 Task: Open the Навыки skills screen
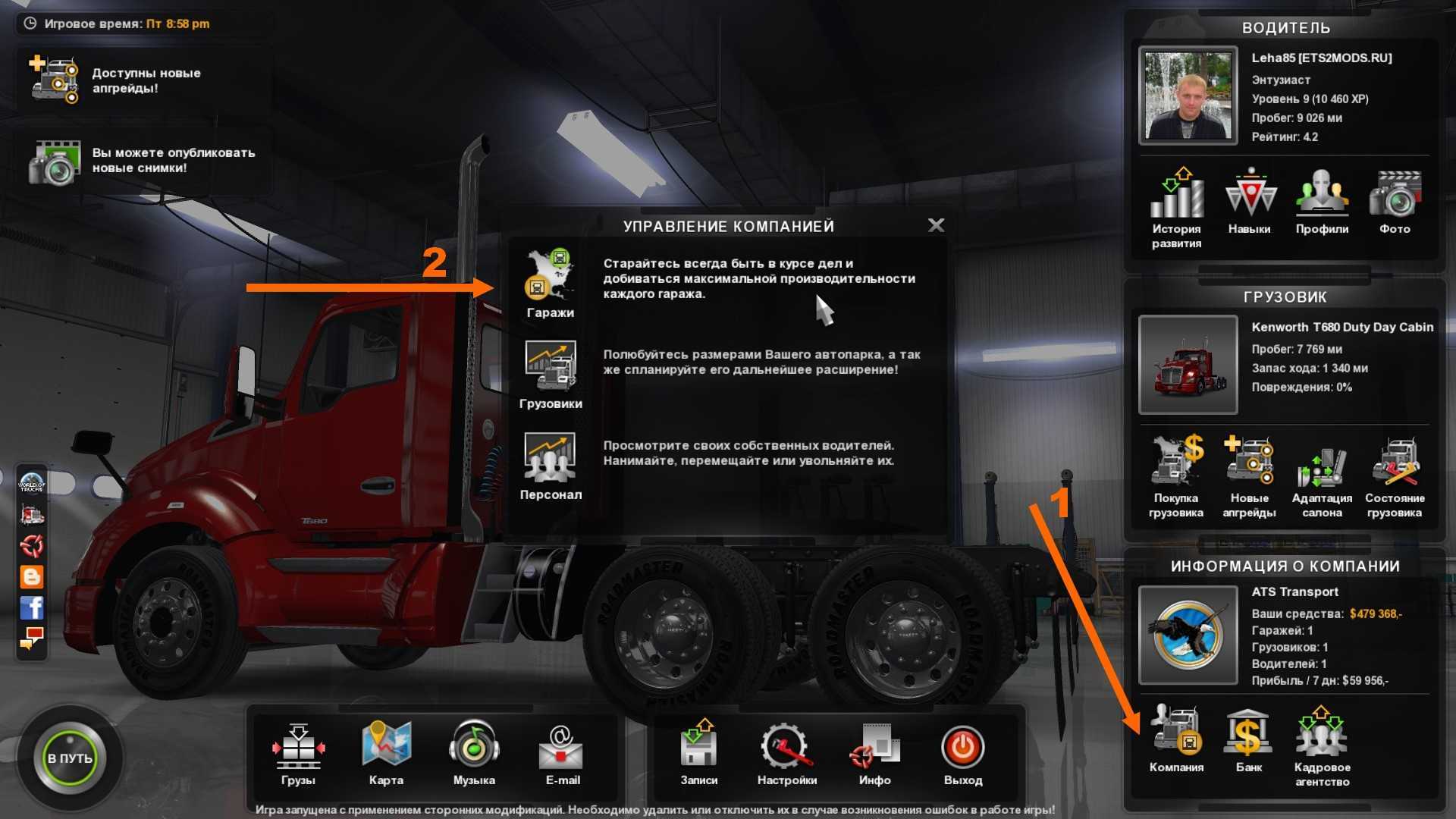coord(1249,201)
